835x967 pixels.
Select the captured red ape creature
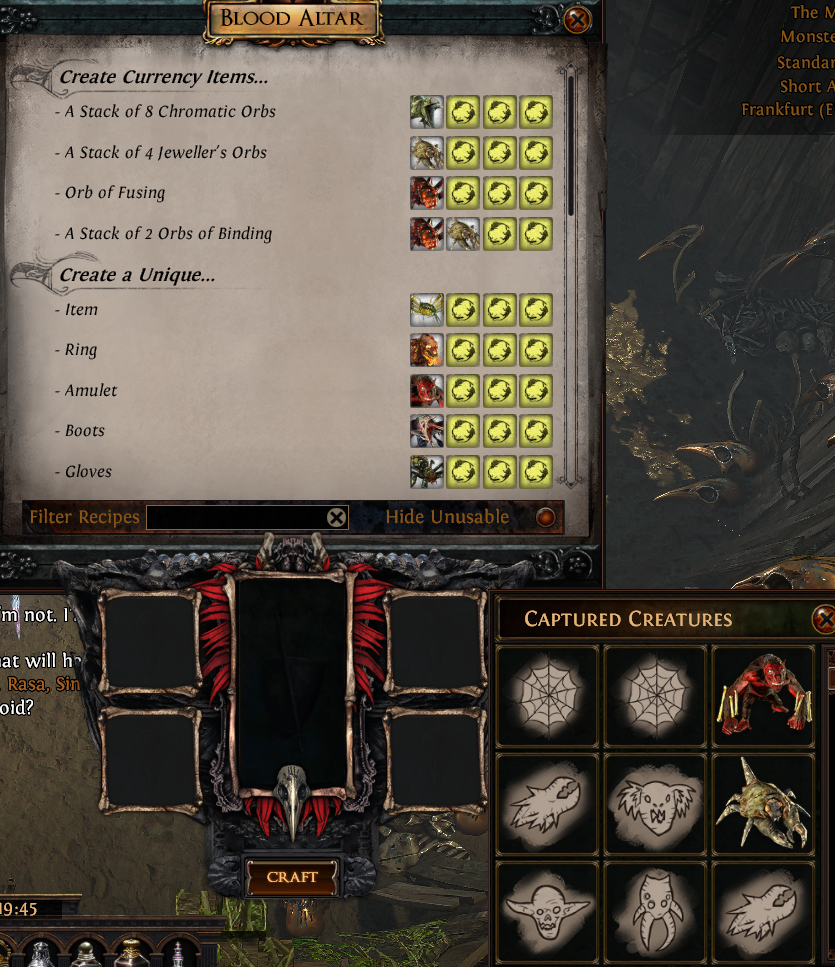point(762,695)
